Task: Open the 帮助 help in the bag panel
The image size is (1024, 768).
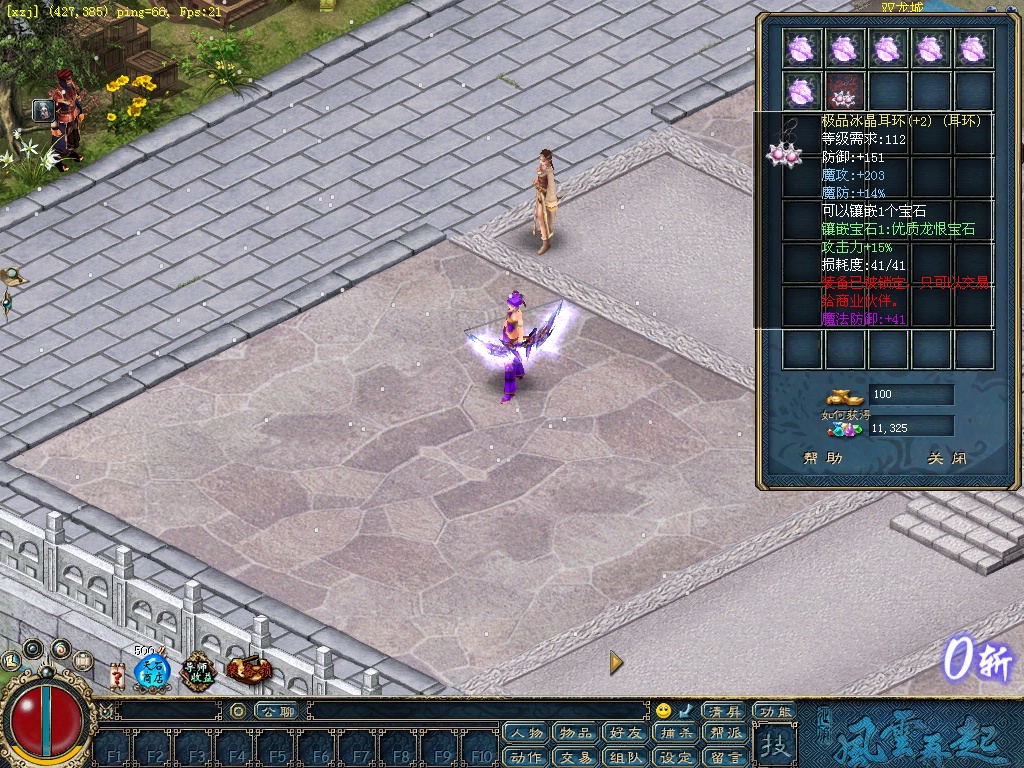Action: [823, 459]
